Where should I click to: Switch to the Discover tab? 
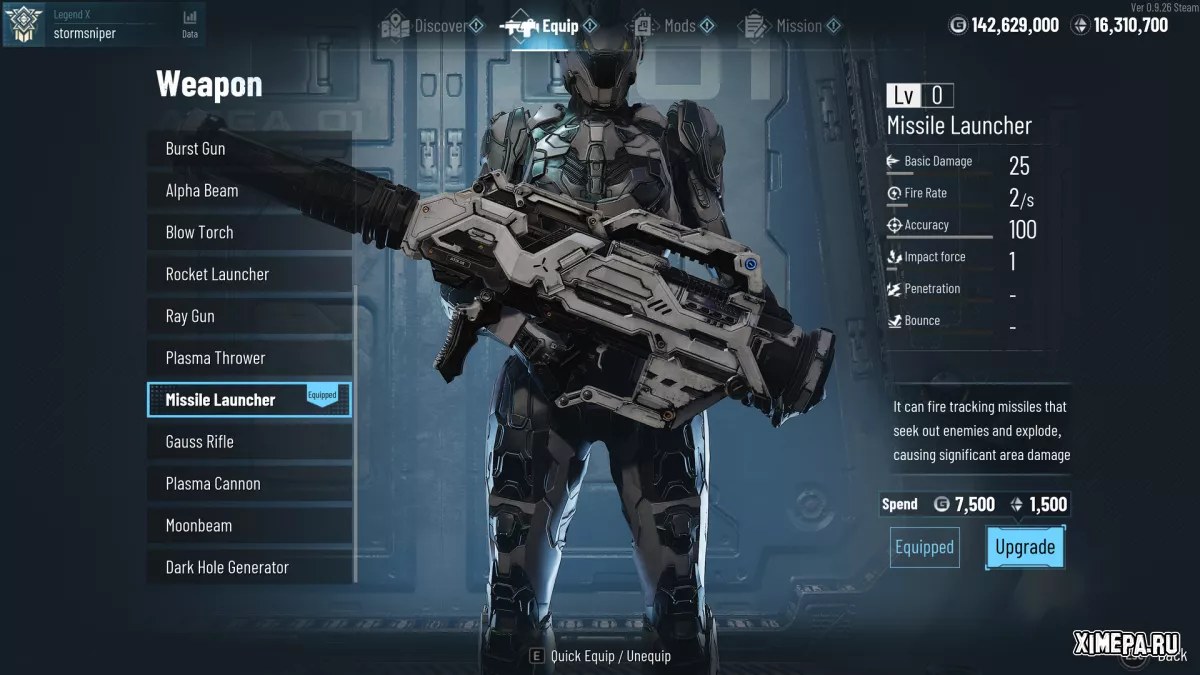click(x=432, y=26)
